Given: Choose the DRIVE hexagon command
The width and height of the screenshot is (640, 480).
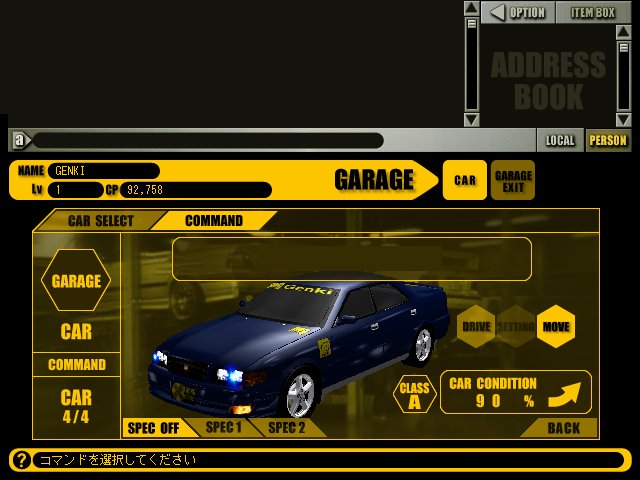Looking at the screenshot, I should [475, 326].
